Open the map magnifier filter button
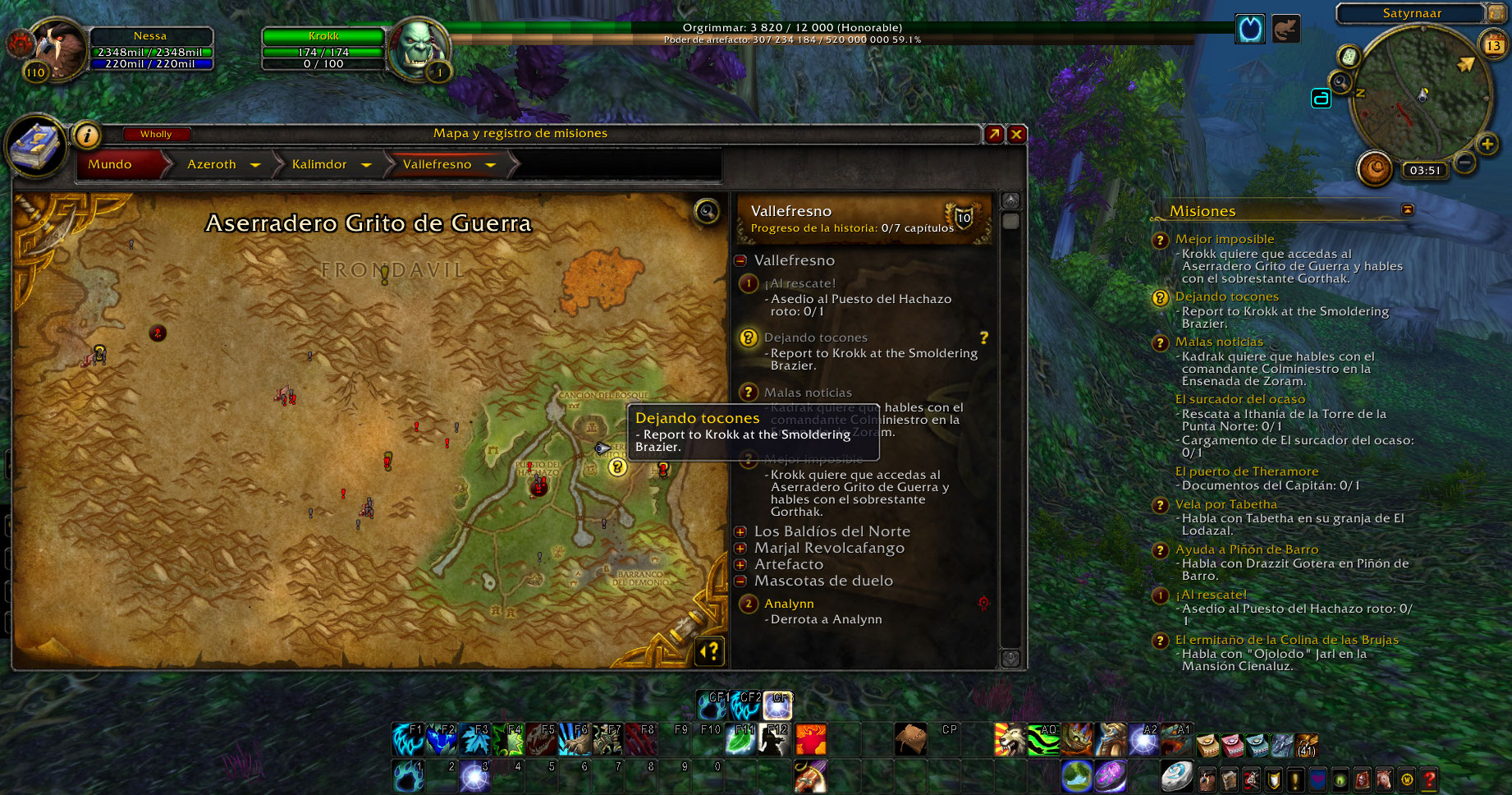Image resolution: width=1512 pixels, height=795 pixels. [x=707, y=212]
